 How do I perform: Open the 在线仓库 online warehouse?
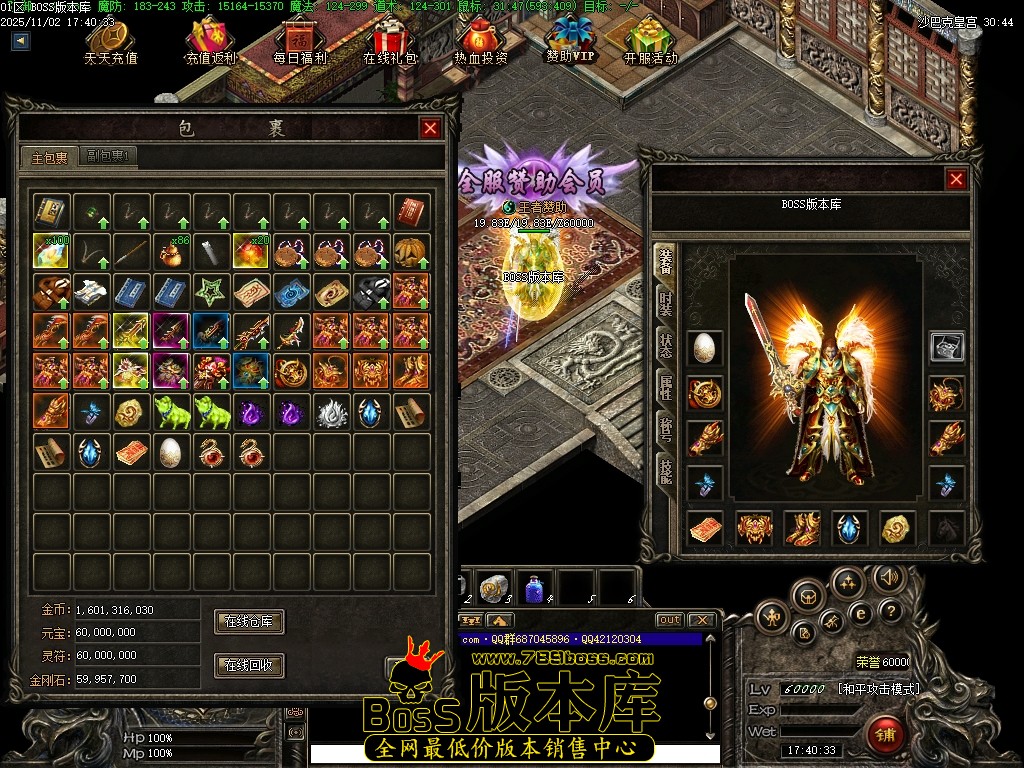tap(249, 622)
